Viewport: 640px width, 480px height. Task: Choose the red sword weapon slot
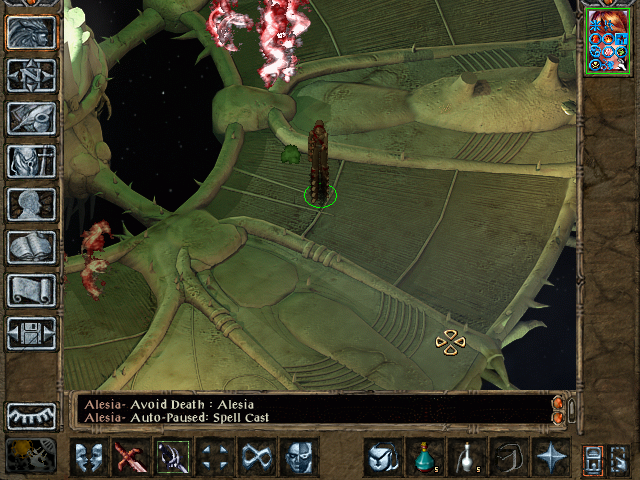[130, 458]
